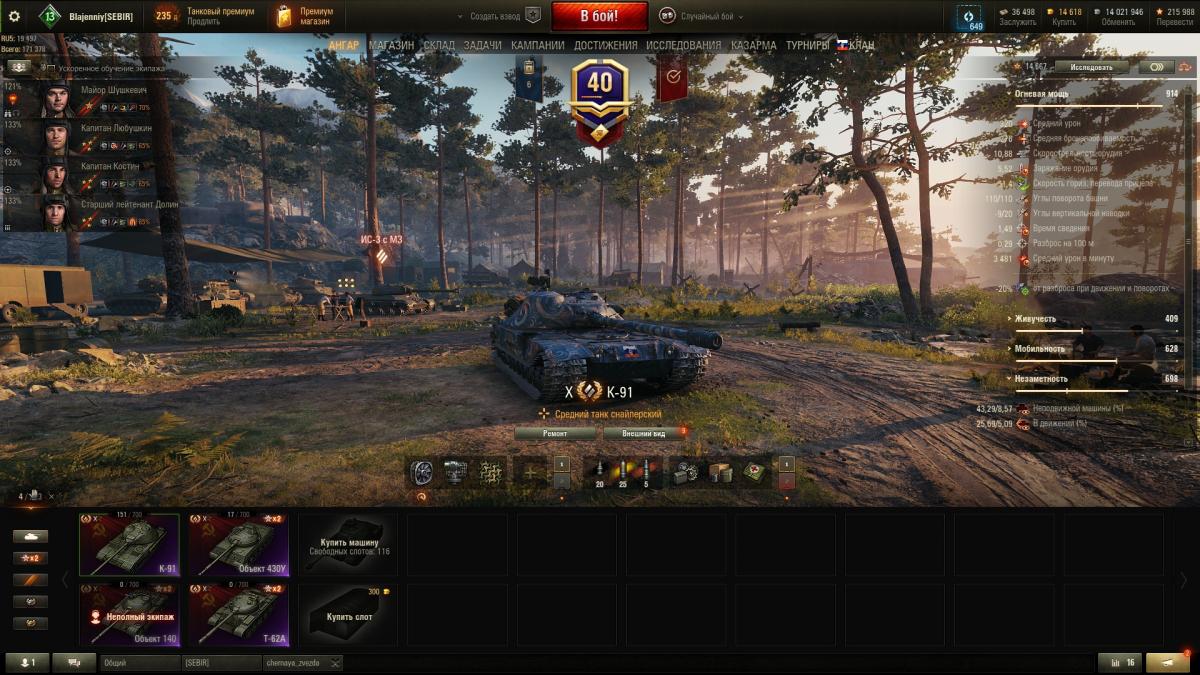Open the ДОСТИЖЕНИЯ tab
This screenshot has height=675, width=1200.
coord(605,45)
